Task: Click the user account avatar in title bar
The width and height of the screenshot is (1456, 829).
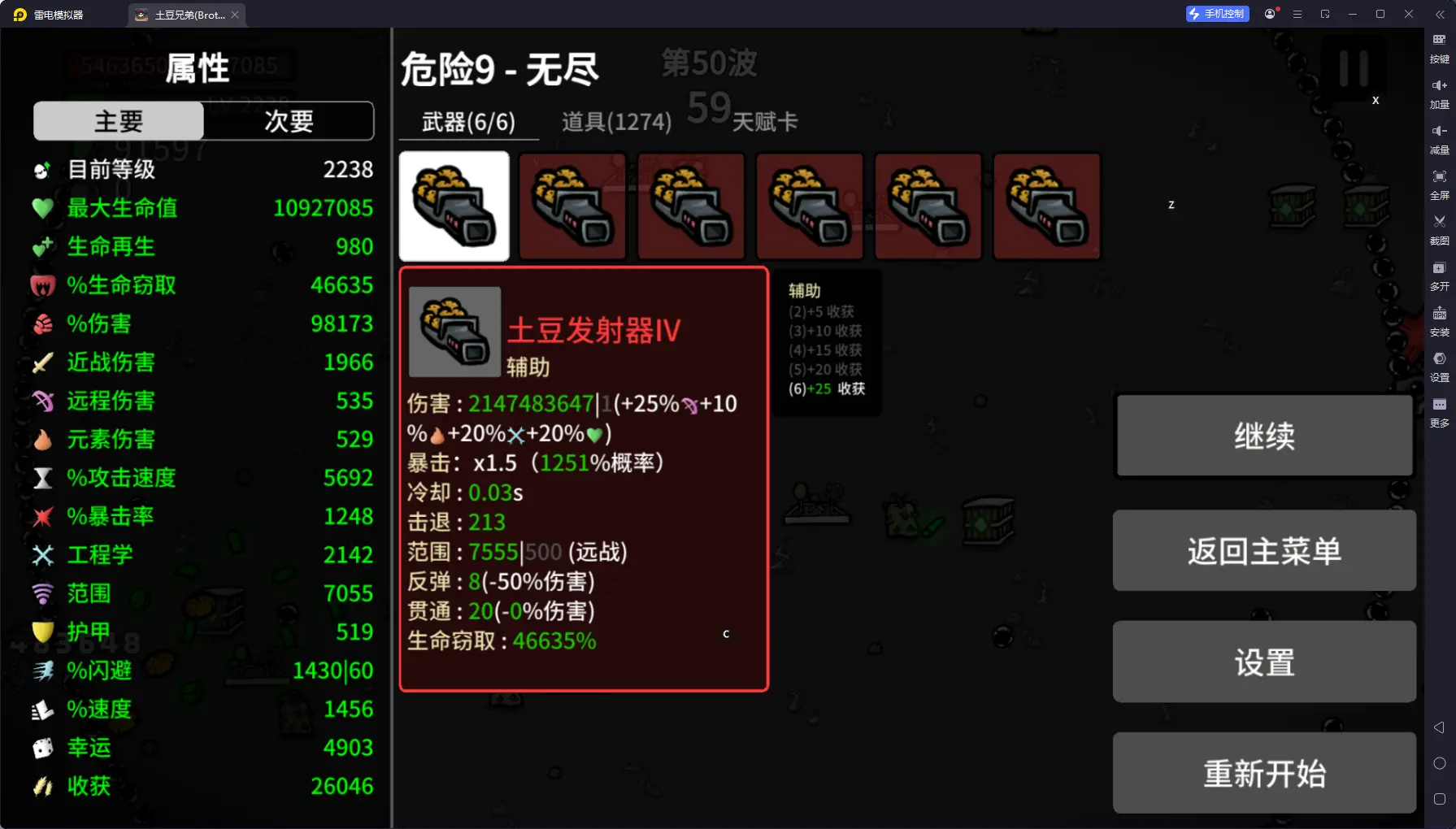Action: click(1269, 14)
